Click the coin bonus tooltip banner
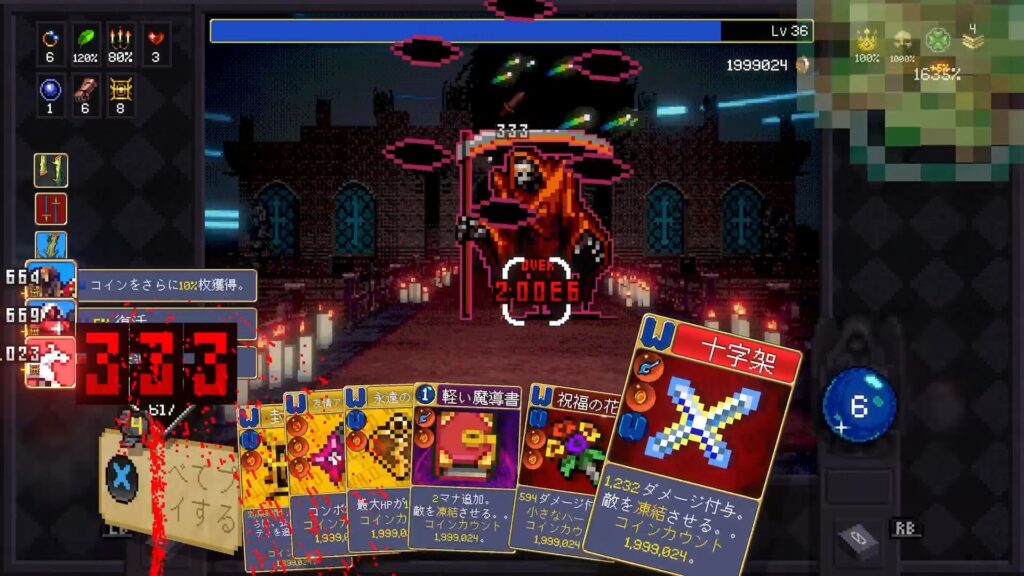Viewport: 1024px width, 576px height. [x=167, y=286]
